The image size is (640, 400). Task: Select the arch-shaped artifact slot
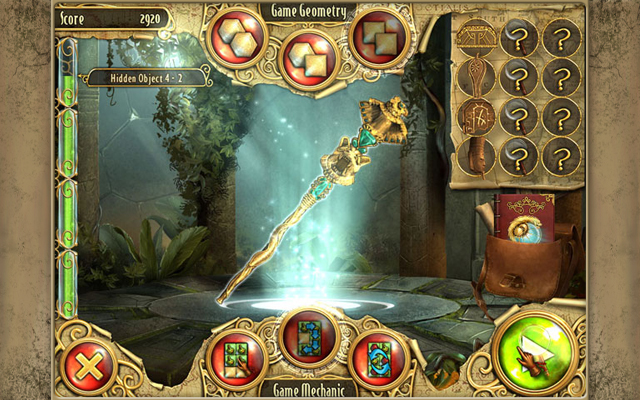click(x=478, y=37)
